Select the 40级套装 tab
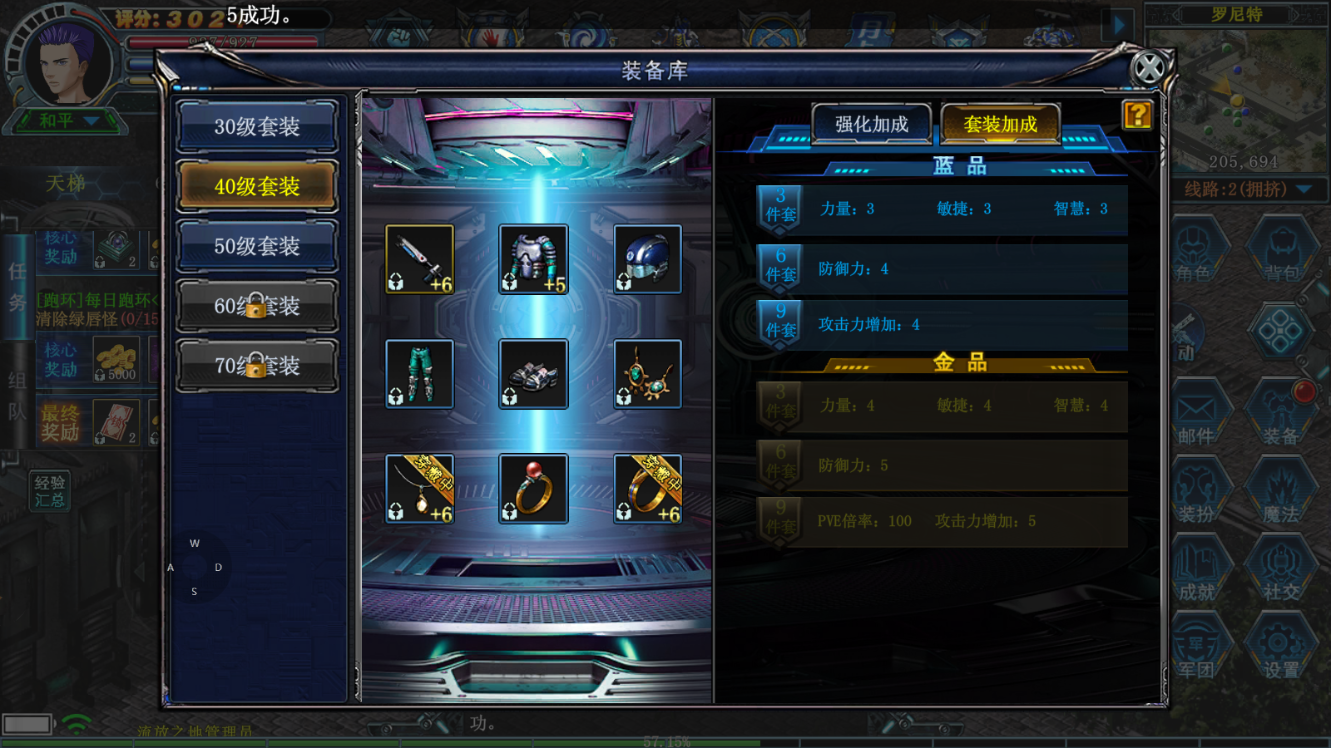This screenshot has width=1331, height=748. click(257, 186)
